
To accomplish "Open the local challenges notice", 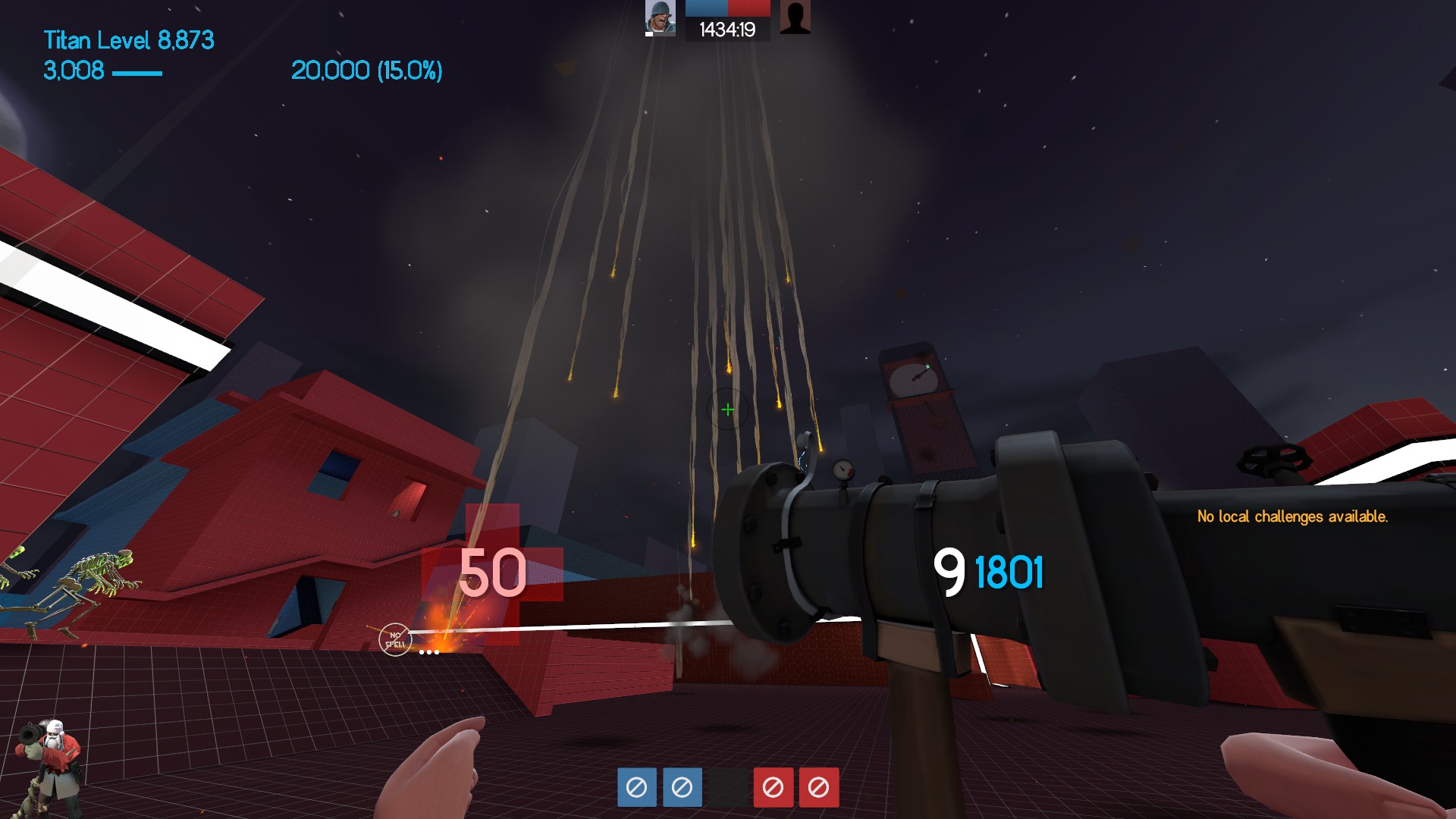I will coord(1292,516).
